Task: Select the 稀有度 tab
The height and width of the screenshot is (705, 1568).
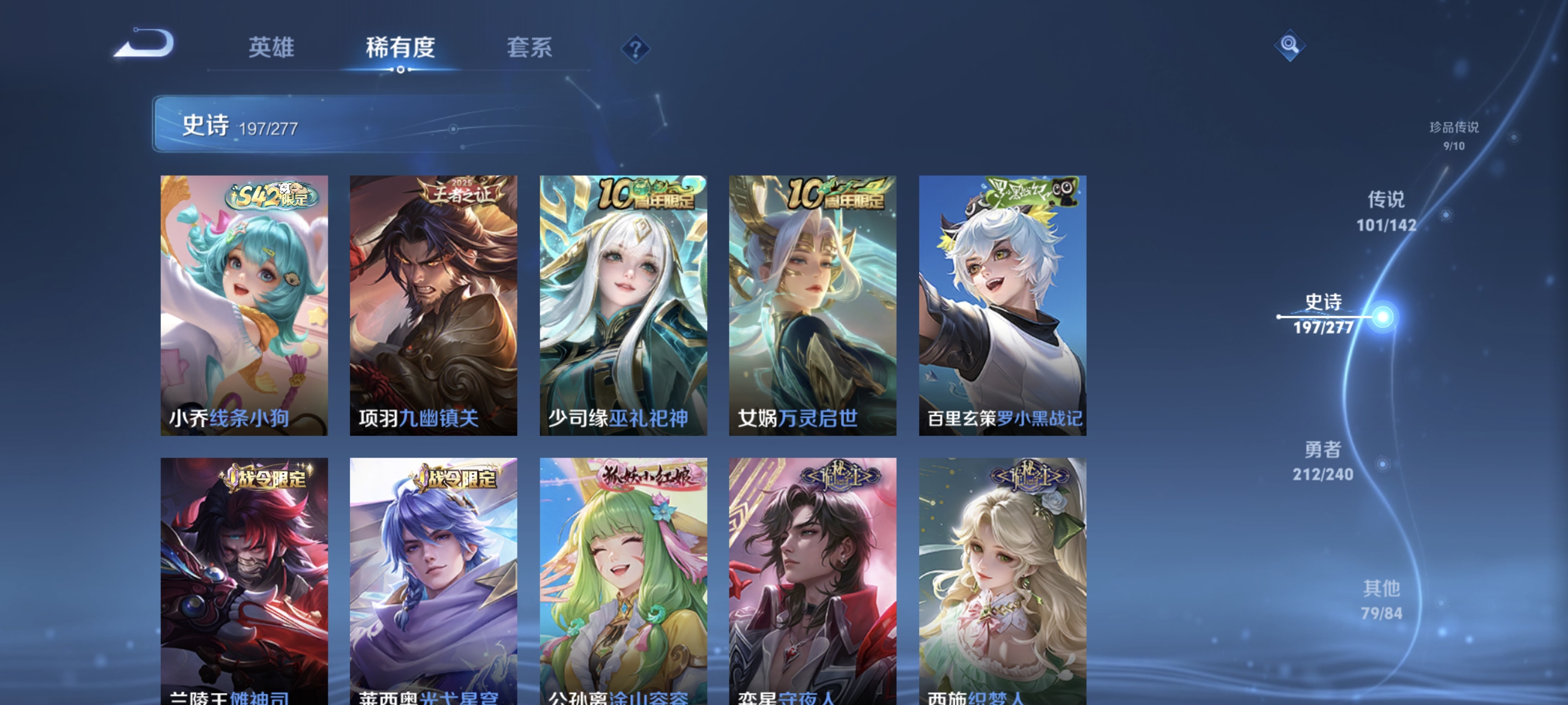Action: (x=402, y=49)
